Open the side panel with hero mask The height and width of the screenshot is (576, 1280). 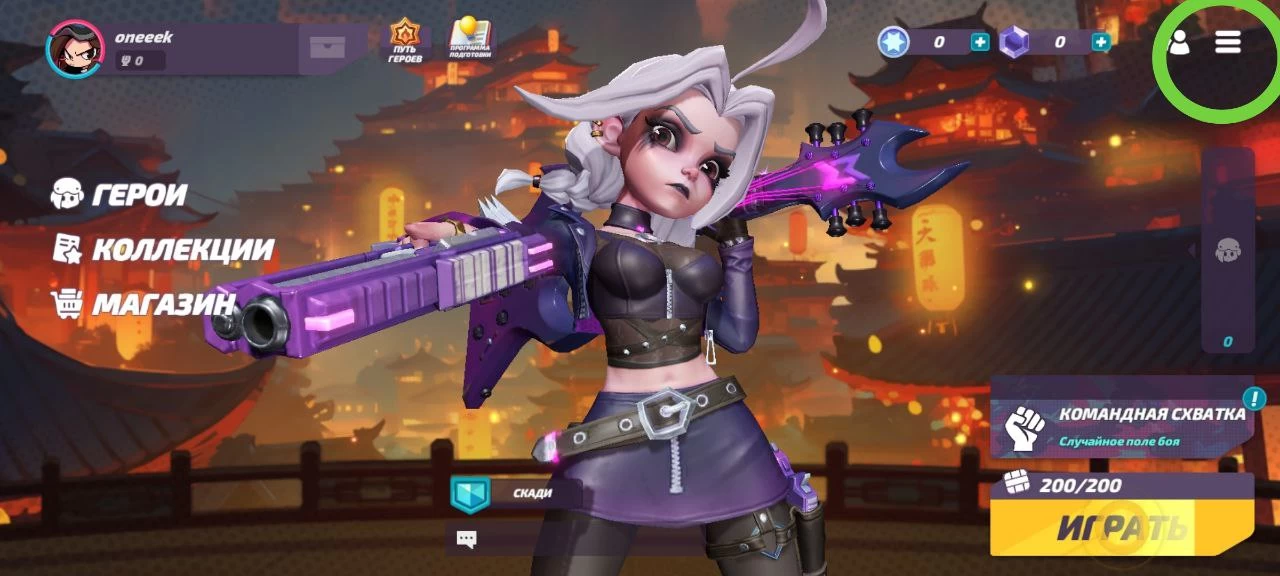click(x=1228, y=250)
